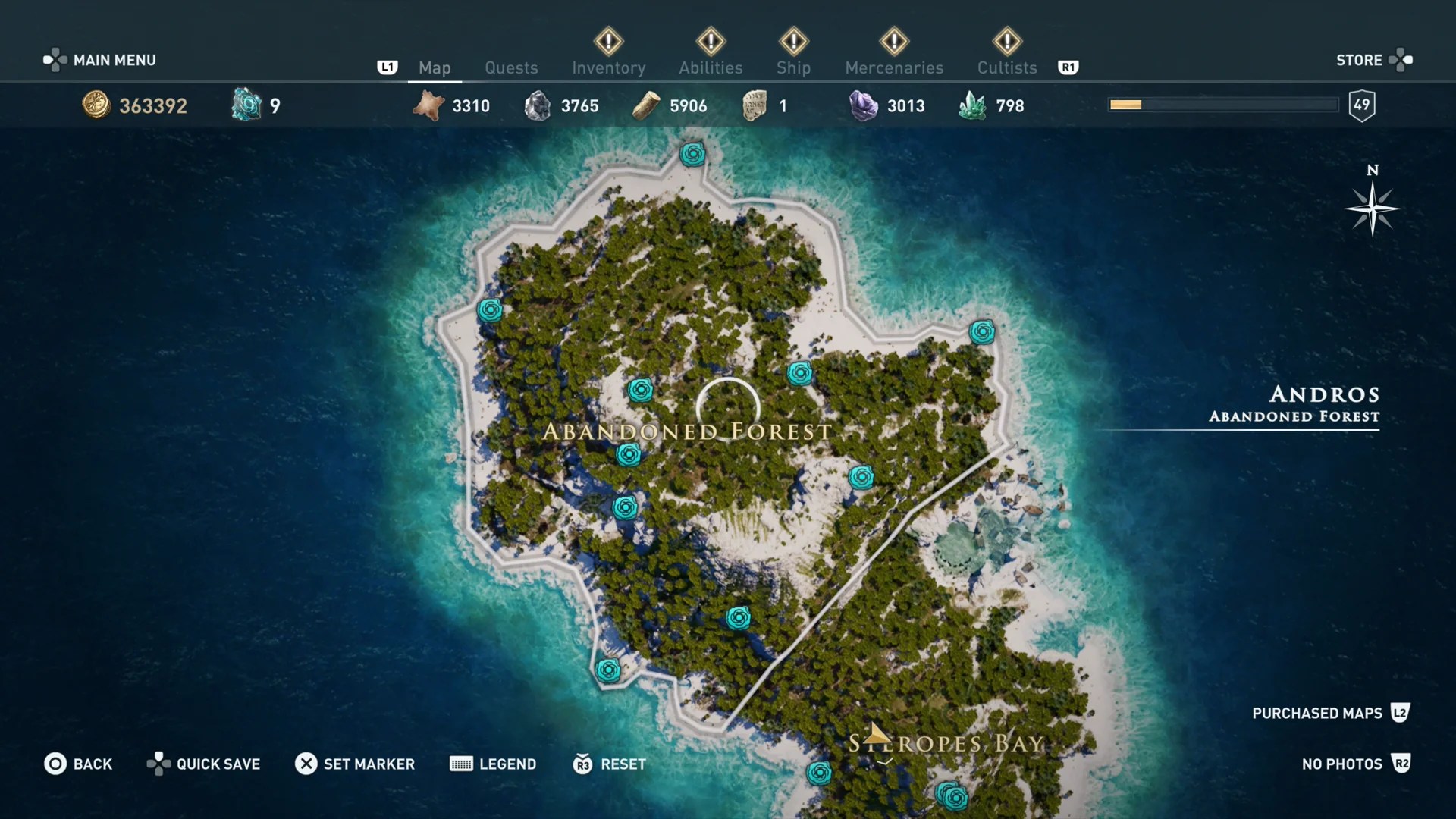The height and width of the screenshot is (819, 1456).
Task: Click the Abandoned Forest map label
Action: point(687,432)
